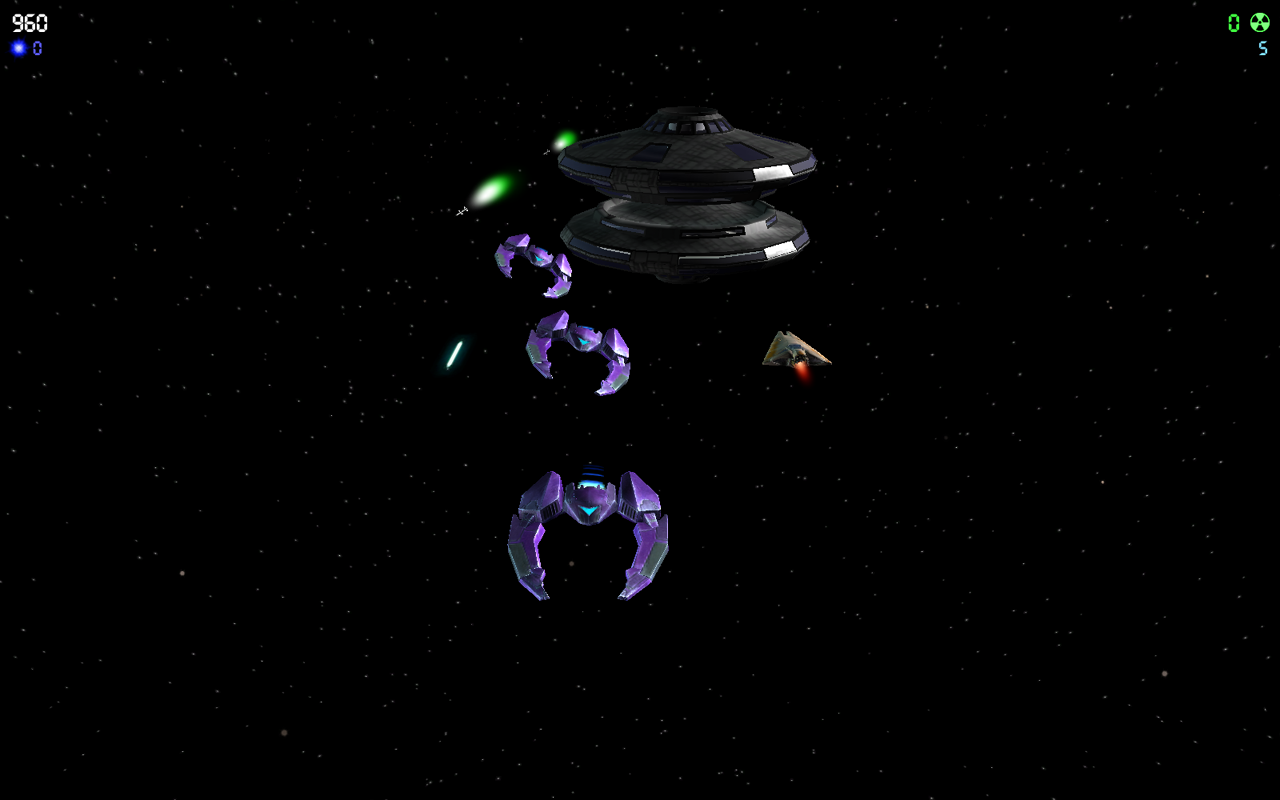Viewport: 1280px width, 800px height.
Task: Click the cyan ship-lives counter showing 5
Action: pyautogui.click(x=1262, y=48)
